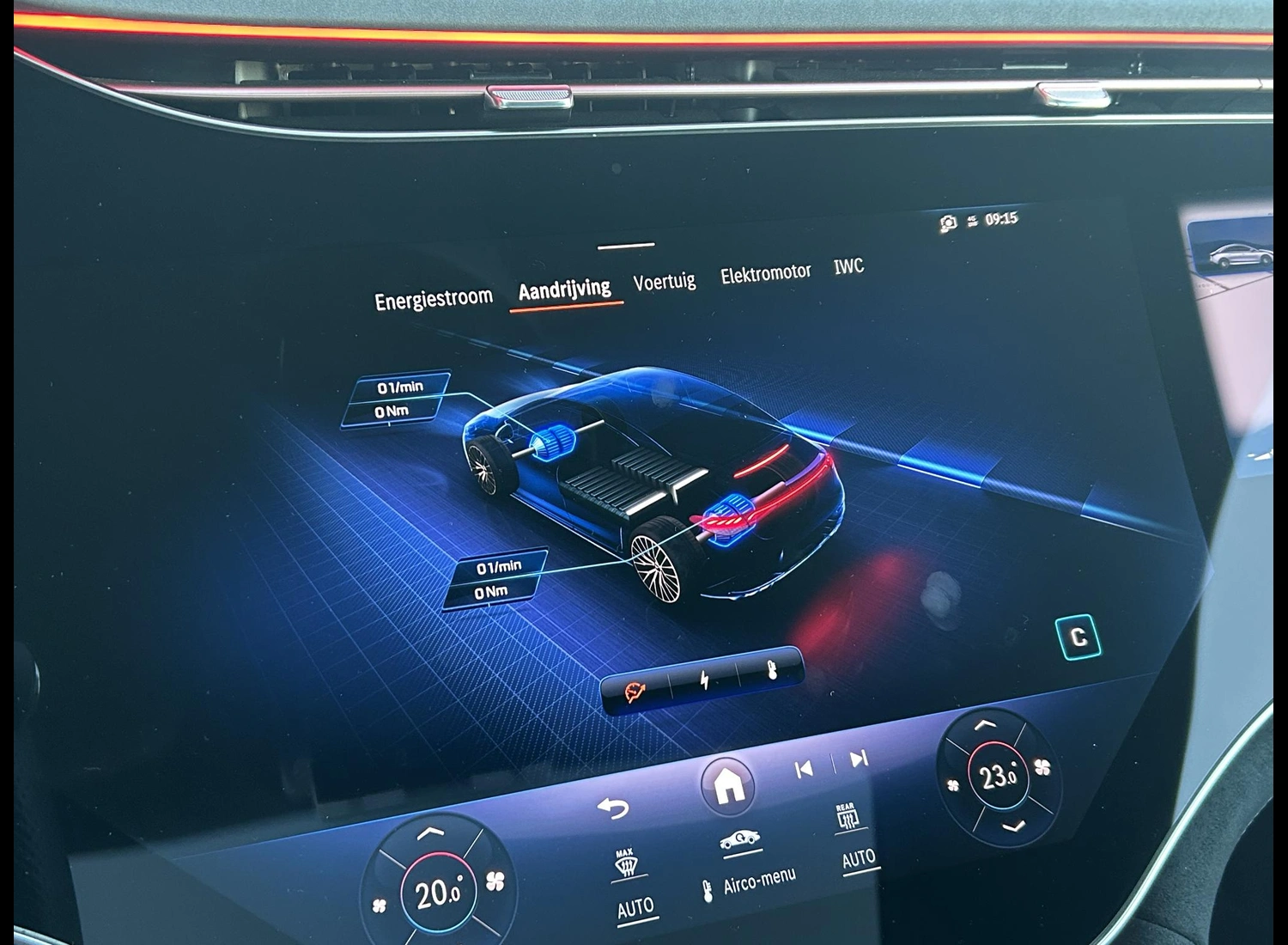
Task: Raise the 20.0° left temperature
Action: point(430,833)
